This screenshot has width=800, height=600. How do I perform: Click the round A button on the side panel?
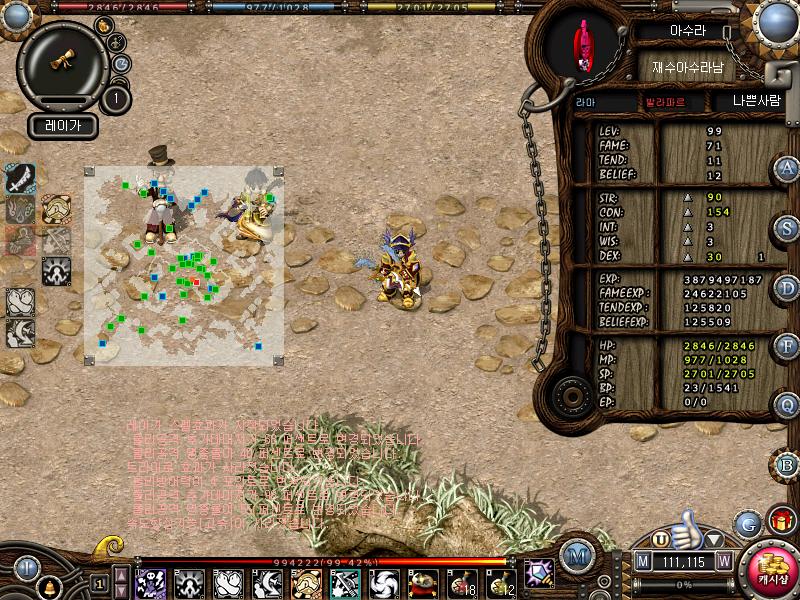pos(788,168)
